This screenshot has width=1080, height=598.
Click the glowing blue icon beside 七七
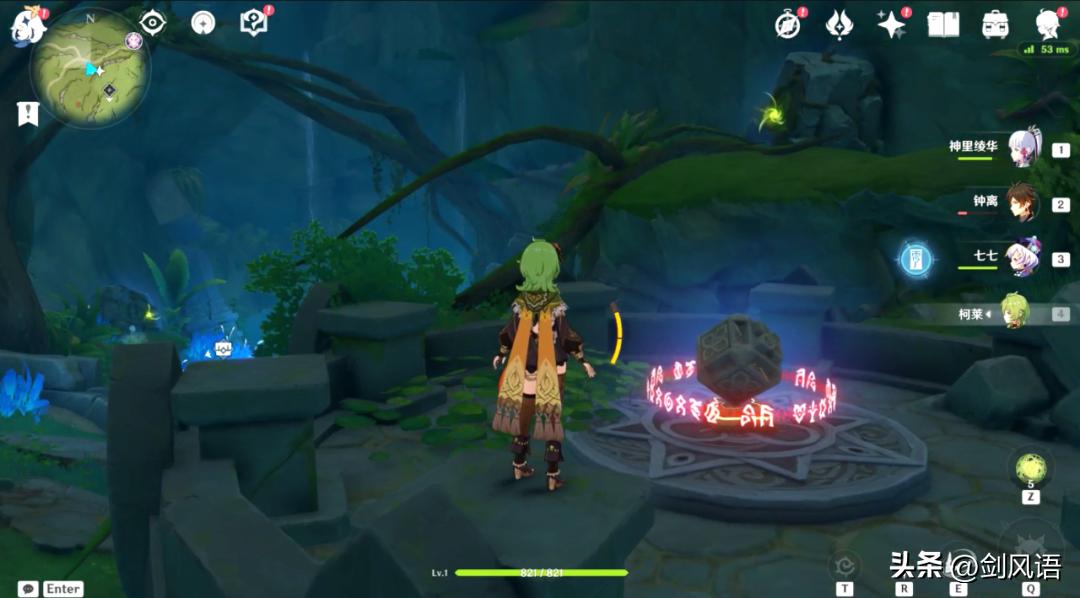[x=916, y=259]
